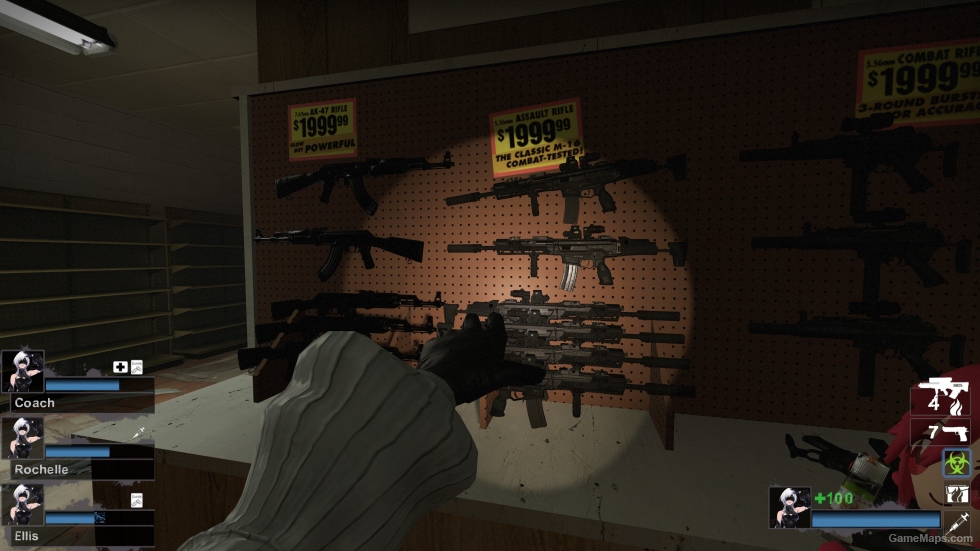Click your own character portrait

coord(788,507)
